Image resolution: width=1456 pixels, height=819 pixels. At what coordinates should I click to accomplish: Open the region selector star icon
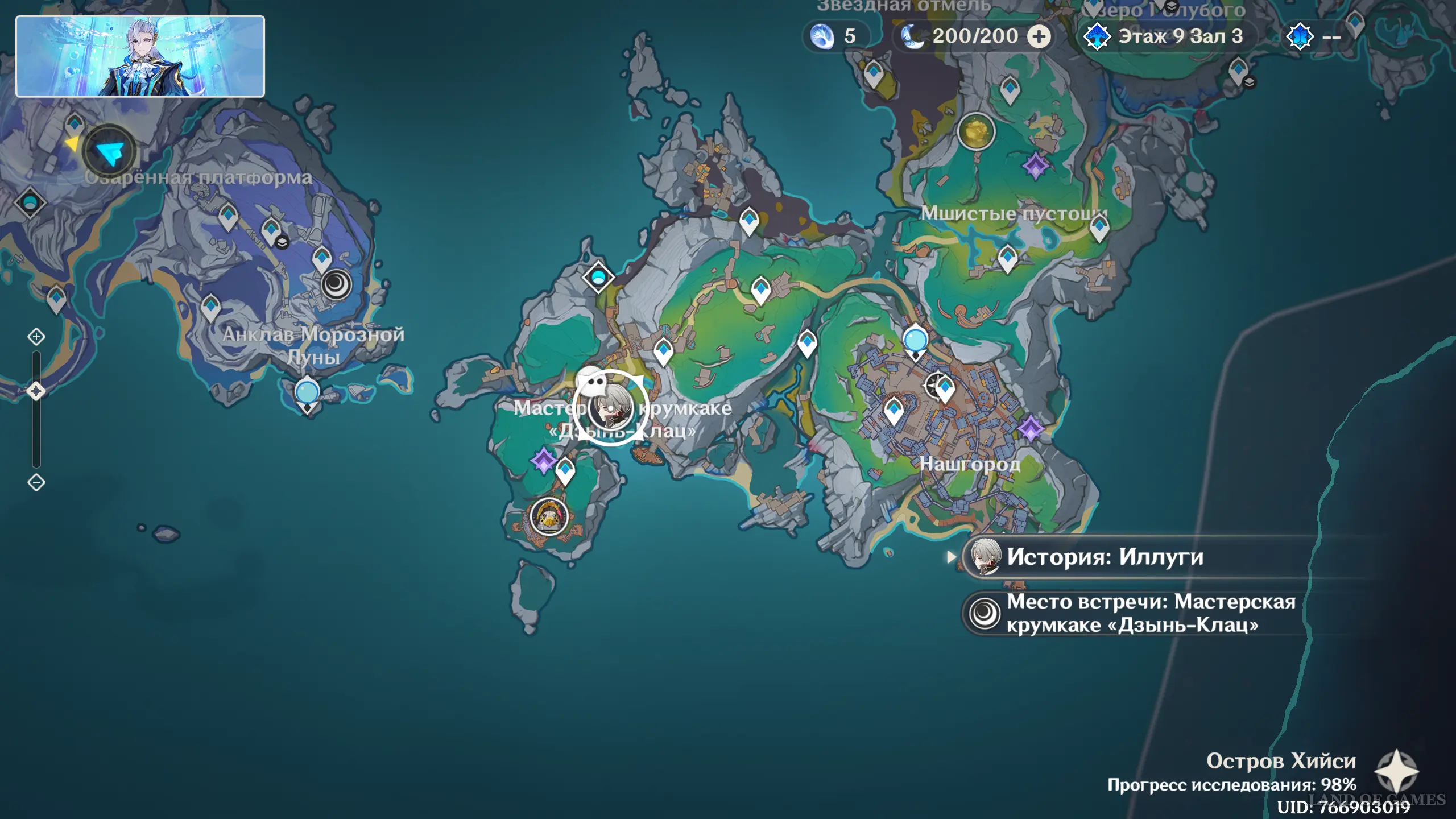coord(1396,771)
